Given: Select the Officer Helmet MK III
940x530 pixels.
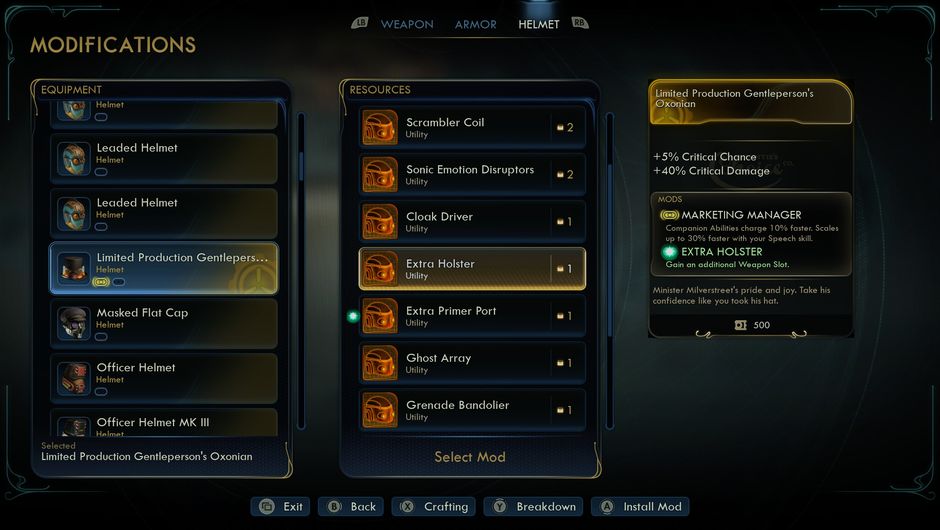Looking at the screenshot, I should click(164, 424).
